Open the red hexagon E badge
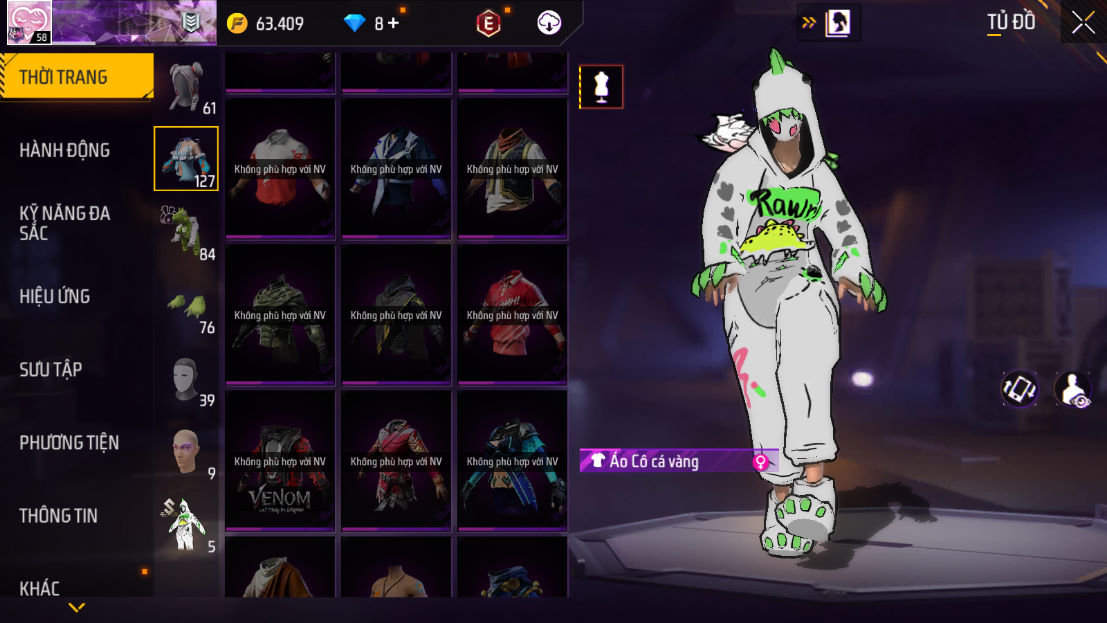Viewport: 1107px width, 623px height. point(488,23)
